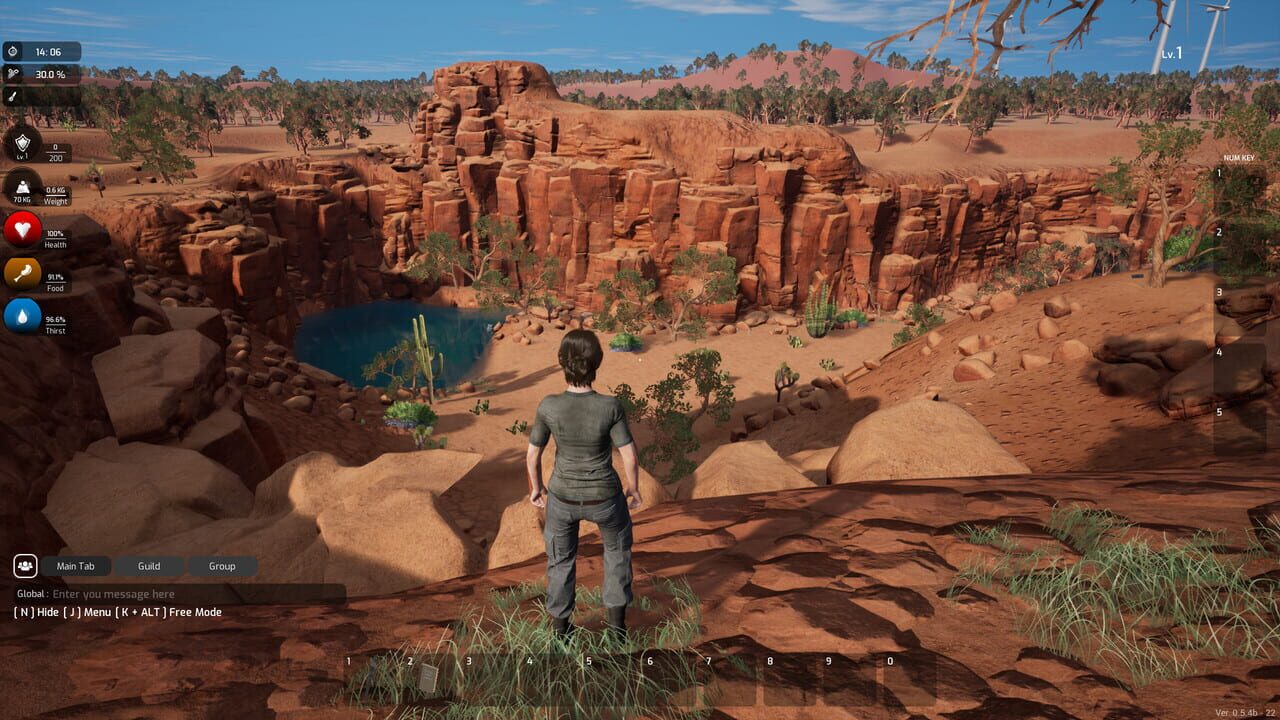Viewport: 1280px width, 720px height.
Task: Click the Hide option in the hint bar
Action: pos(35,611)
